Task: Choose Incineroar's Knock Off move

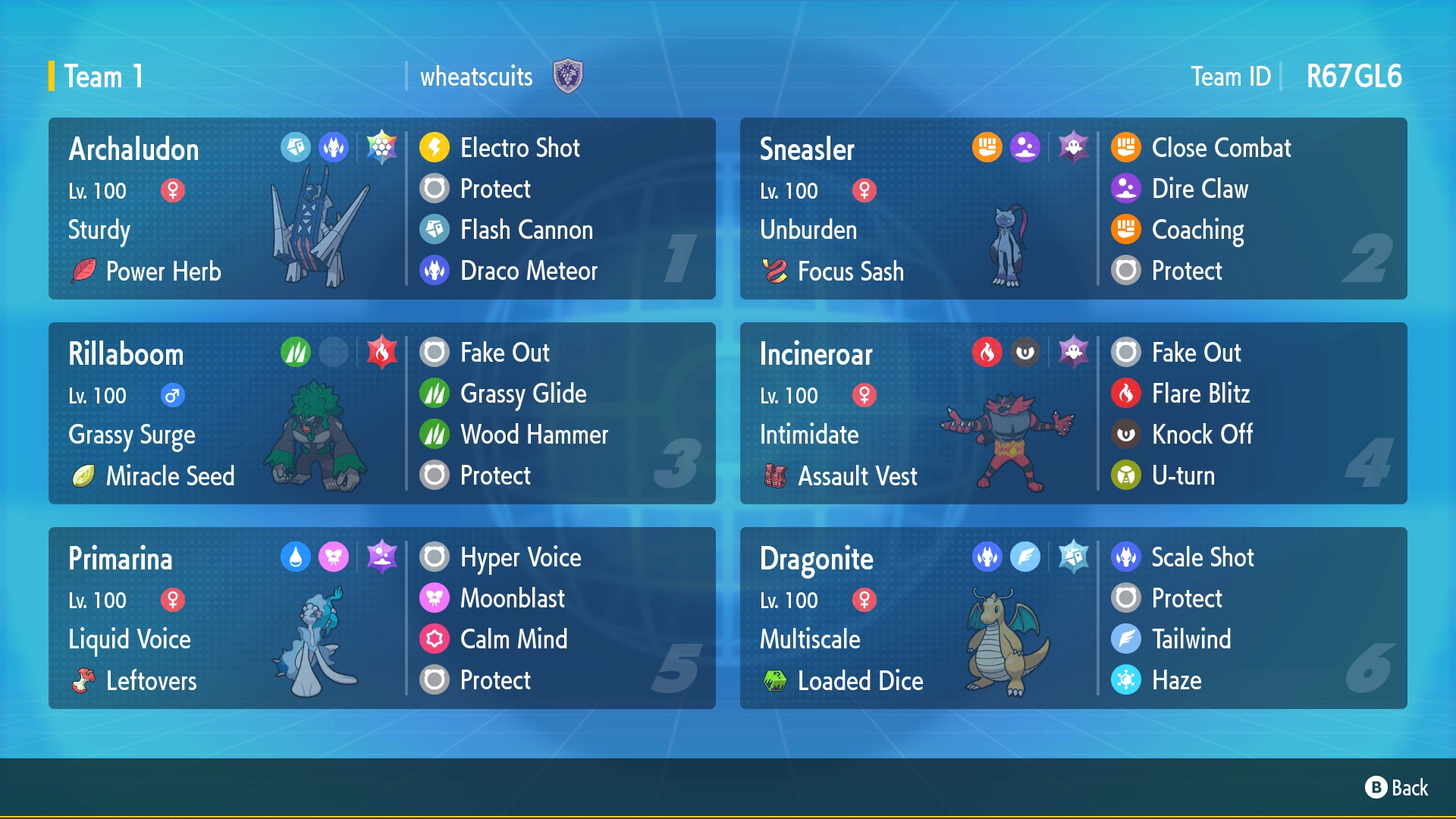Action: tap(1201, 435)
